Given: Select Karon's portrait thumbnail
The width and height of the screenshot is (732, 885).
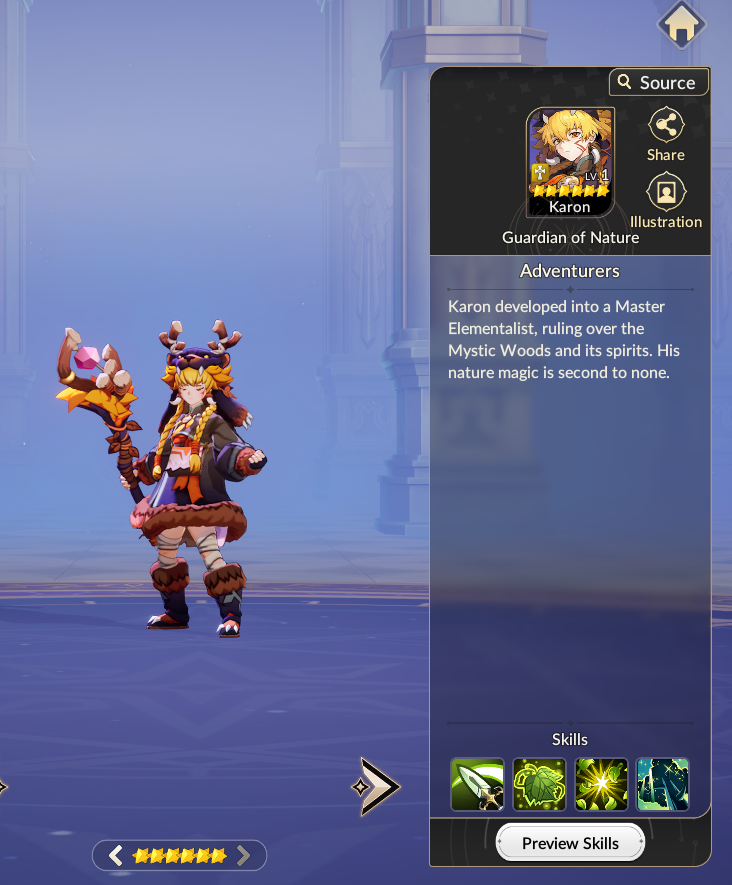Looking at the screenshot, I should tap(570, 162).
